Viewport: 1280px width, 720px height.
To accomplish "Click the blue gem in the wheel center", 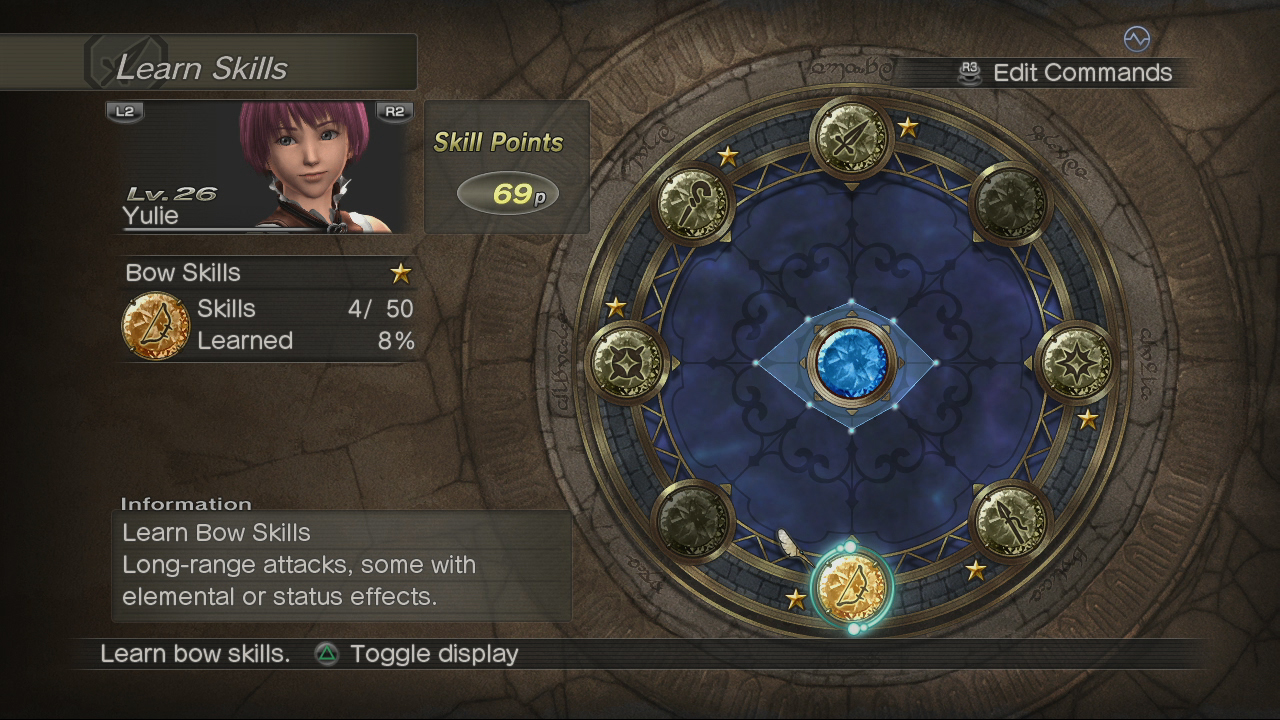I will tap(851, 361).
